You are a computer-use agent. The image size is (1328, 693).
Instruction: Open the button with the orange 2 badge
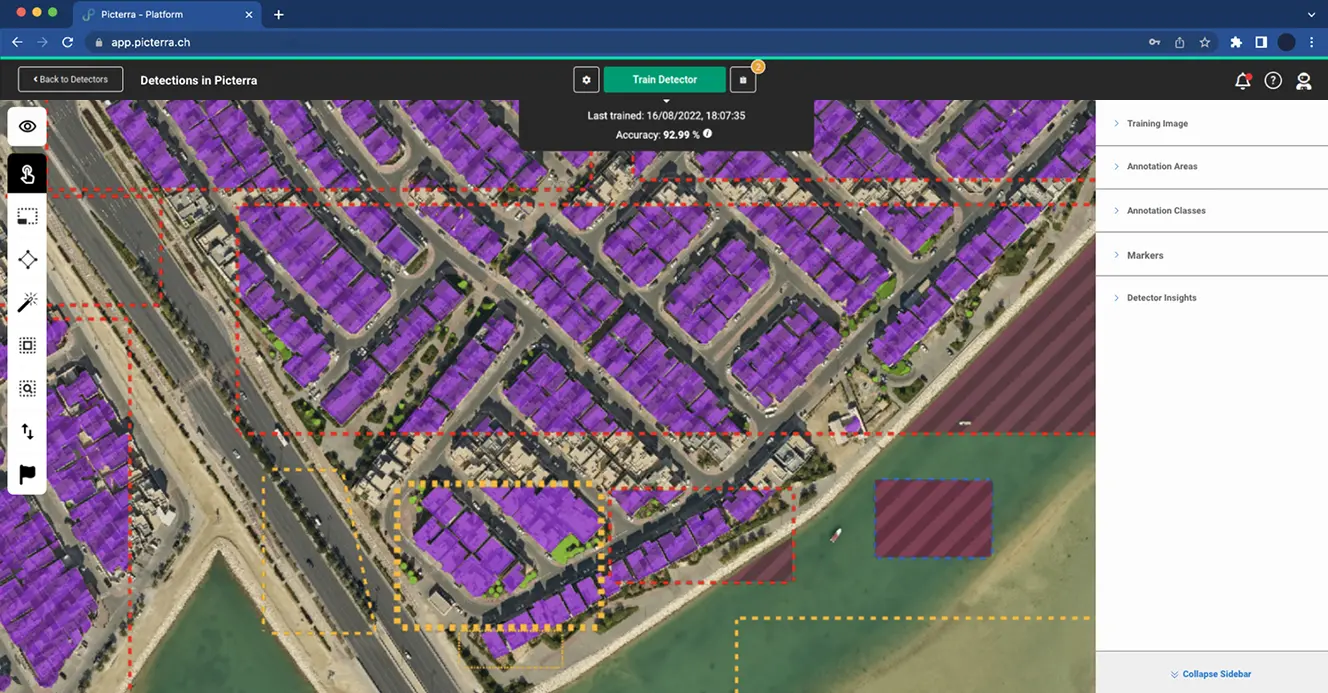tap(743, 80)
